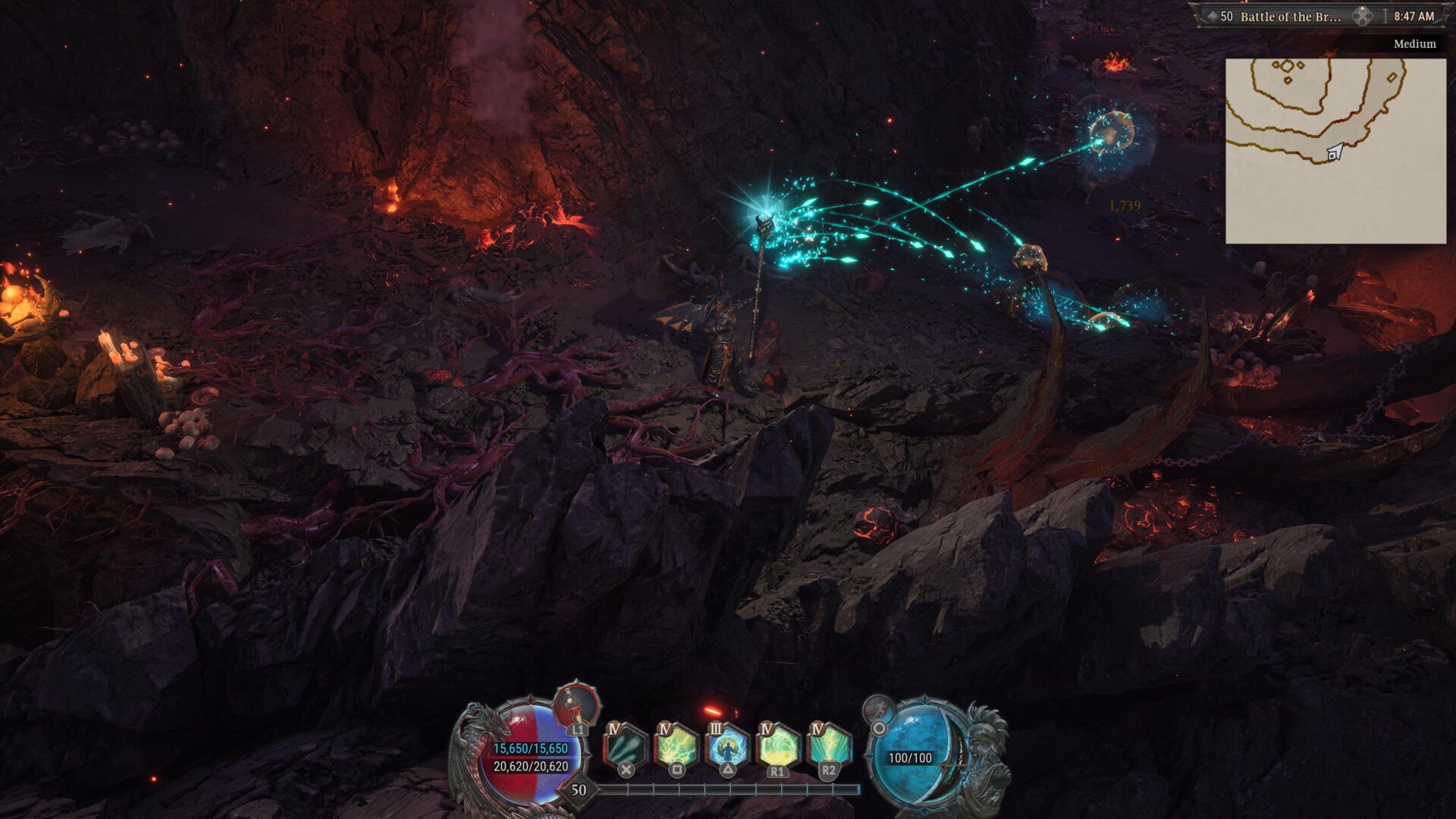
Task: Cast the green chain lightning skill
Action: 676,747
